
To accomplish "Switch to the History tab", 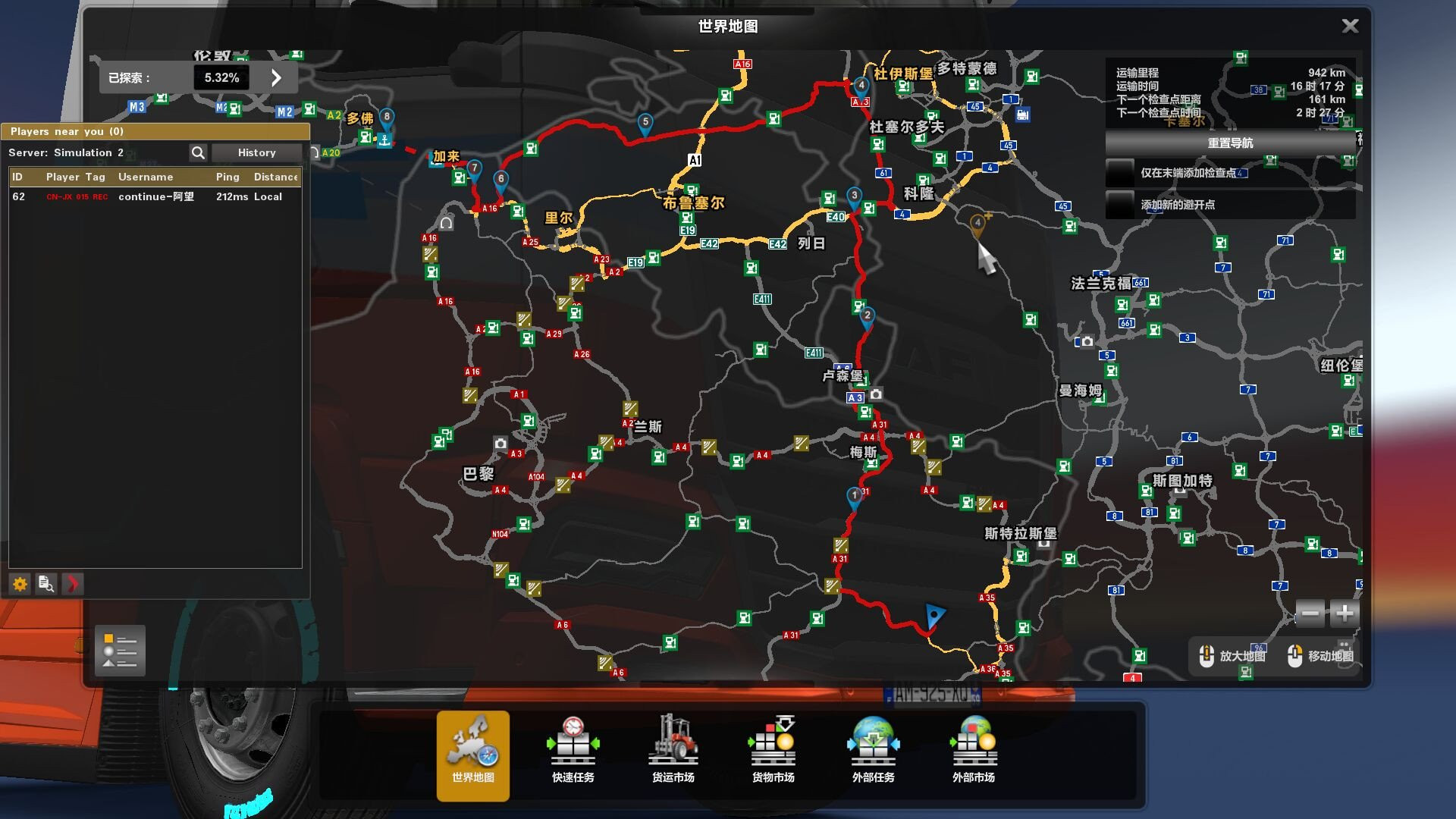I will pyautogui.click(x=256, y=152).
